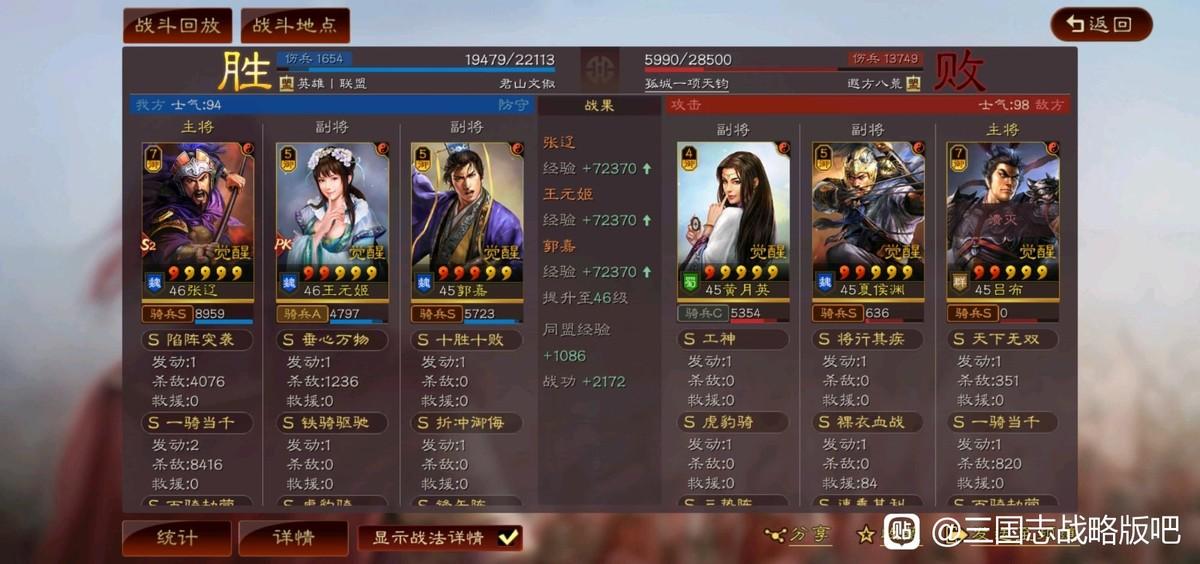The image size is (1200, 564).
Task: View the 天下无双 skill
Action: 1002,340
